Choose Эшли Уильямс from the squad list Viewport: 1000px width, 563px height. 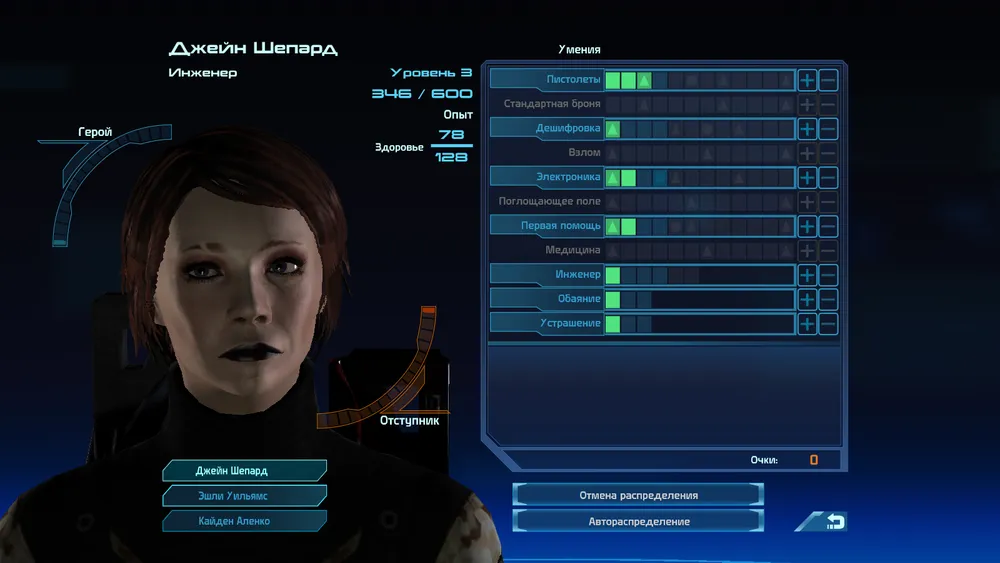[244, 495]
